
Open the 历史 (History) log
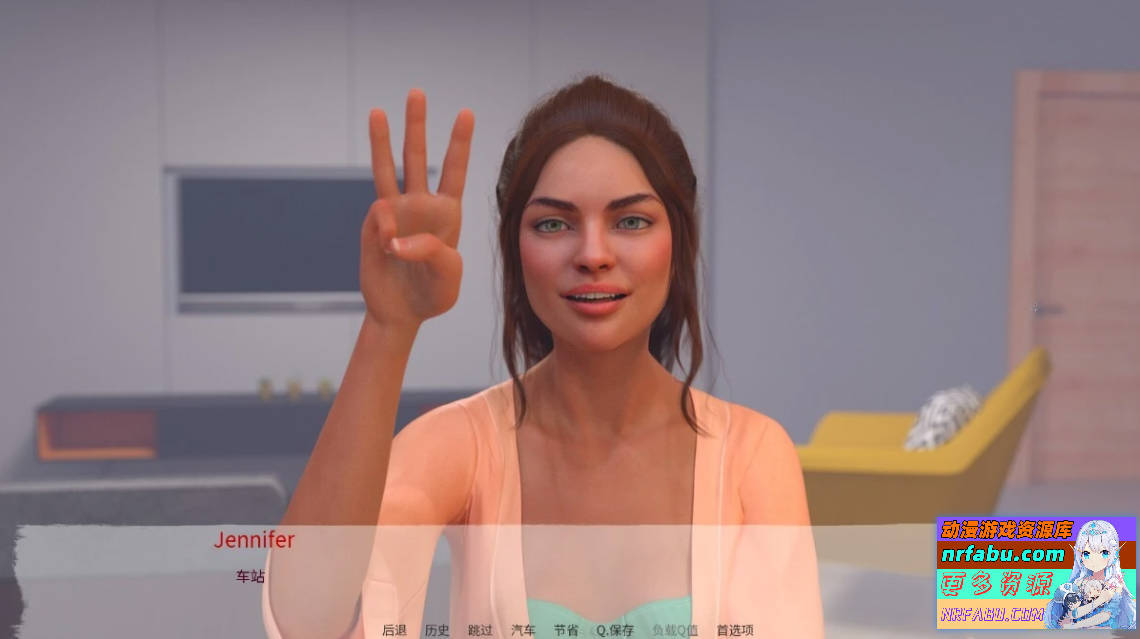click(x=437, y=630)
